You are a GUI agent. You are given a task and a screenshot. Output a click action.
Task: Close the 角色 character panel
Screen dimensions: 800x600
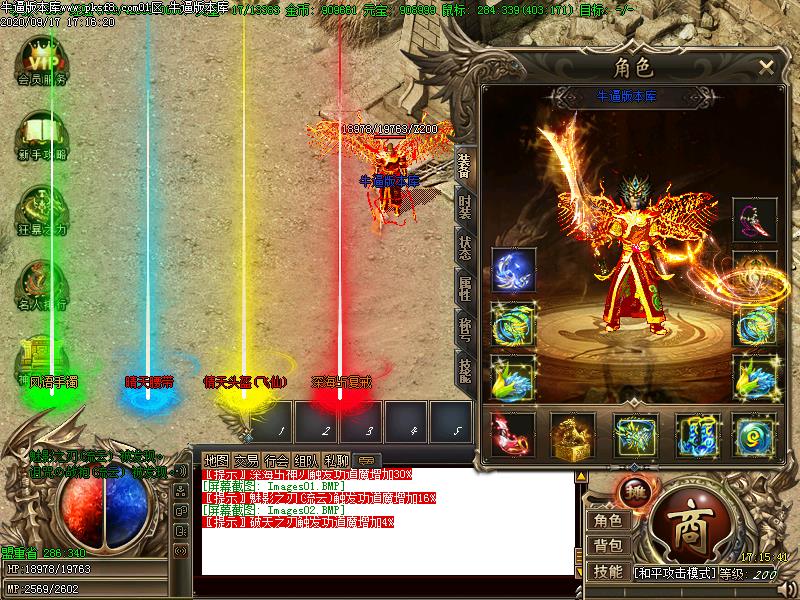point(766,68)
